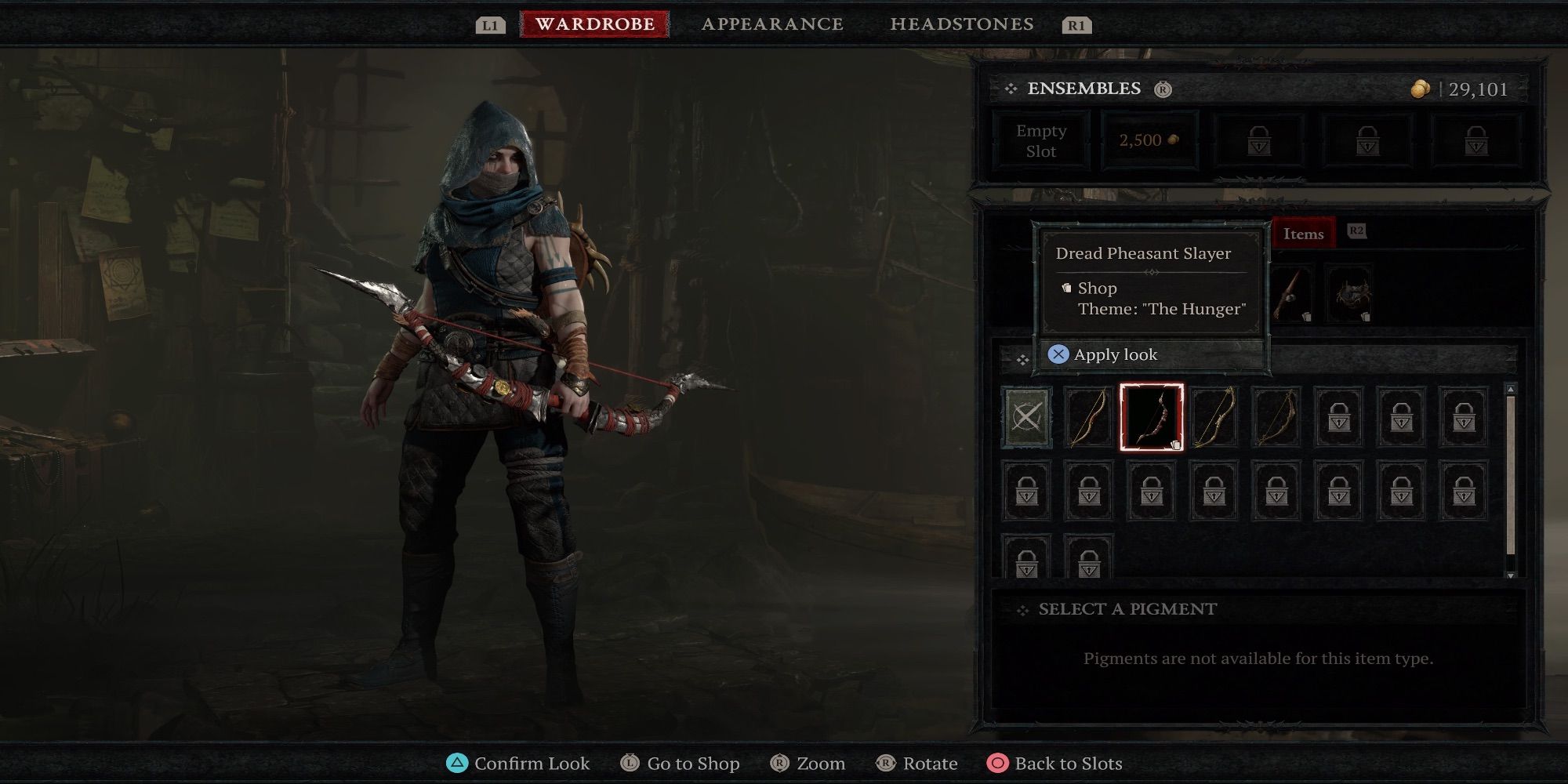The height and width of the screenshot is (784, 1568).
Task: Select the crossed-out 'no weapon appearance' slot
Action: (x=1026, y=418)
